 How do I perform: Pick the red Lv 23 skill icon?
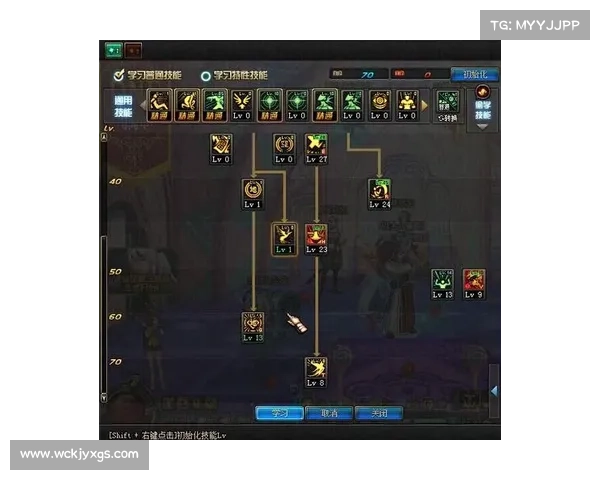pos(317,236)
